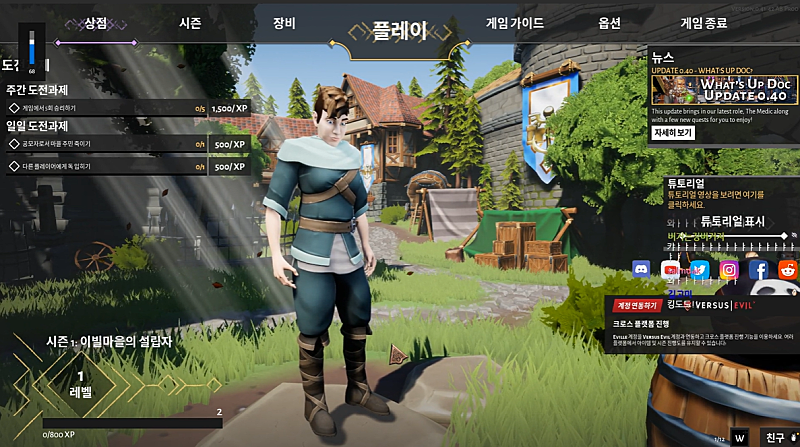Choose 게임 종료 (Quit Game)
Screen dimensions: 800x447
tap(704, 23)
